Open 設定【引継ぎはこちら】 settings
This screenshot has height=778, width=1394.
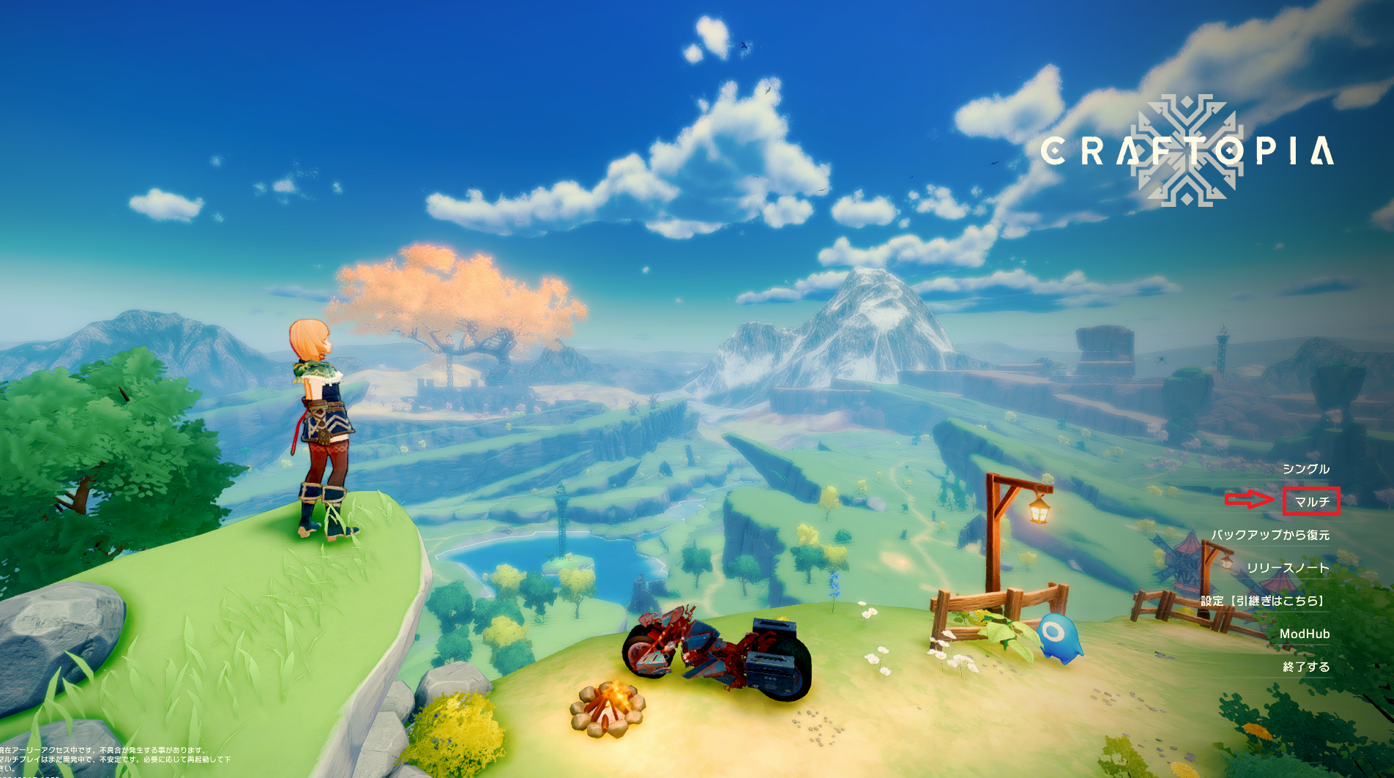(1264, 601)
